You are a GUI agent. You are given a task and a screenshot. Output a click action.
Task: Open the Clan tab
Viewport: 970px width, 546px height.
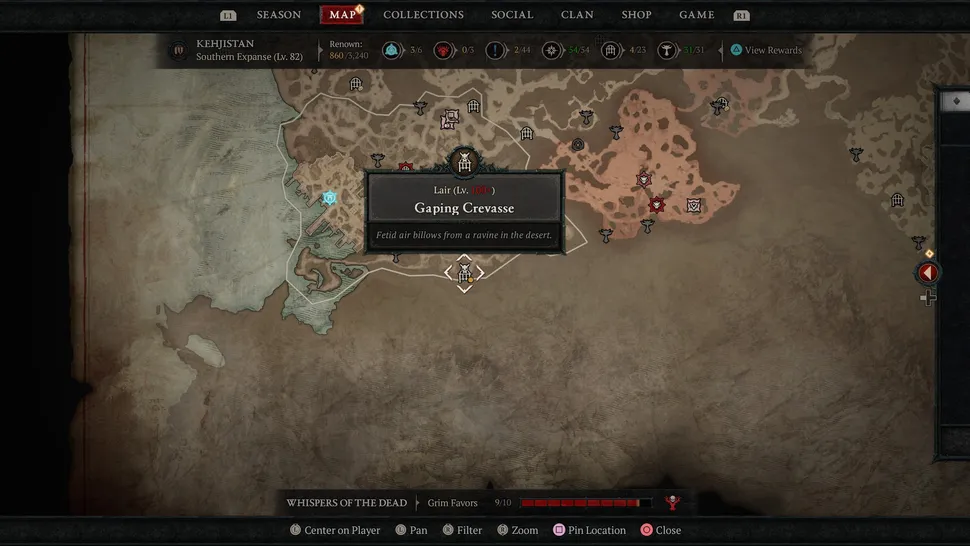[x=577, y=15]
